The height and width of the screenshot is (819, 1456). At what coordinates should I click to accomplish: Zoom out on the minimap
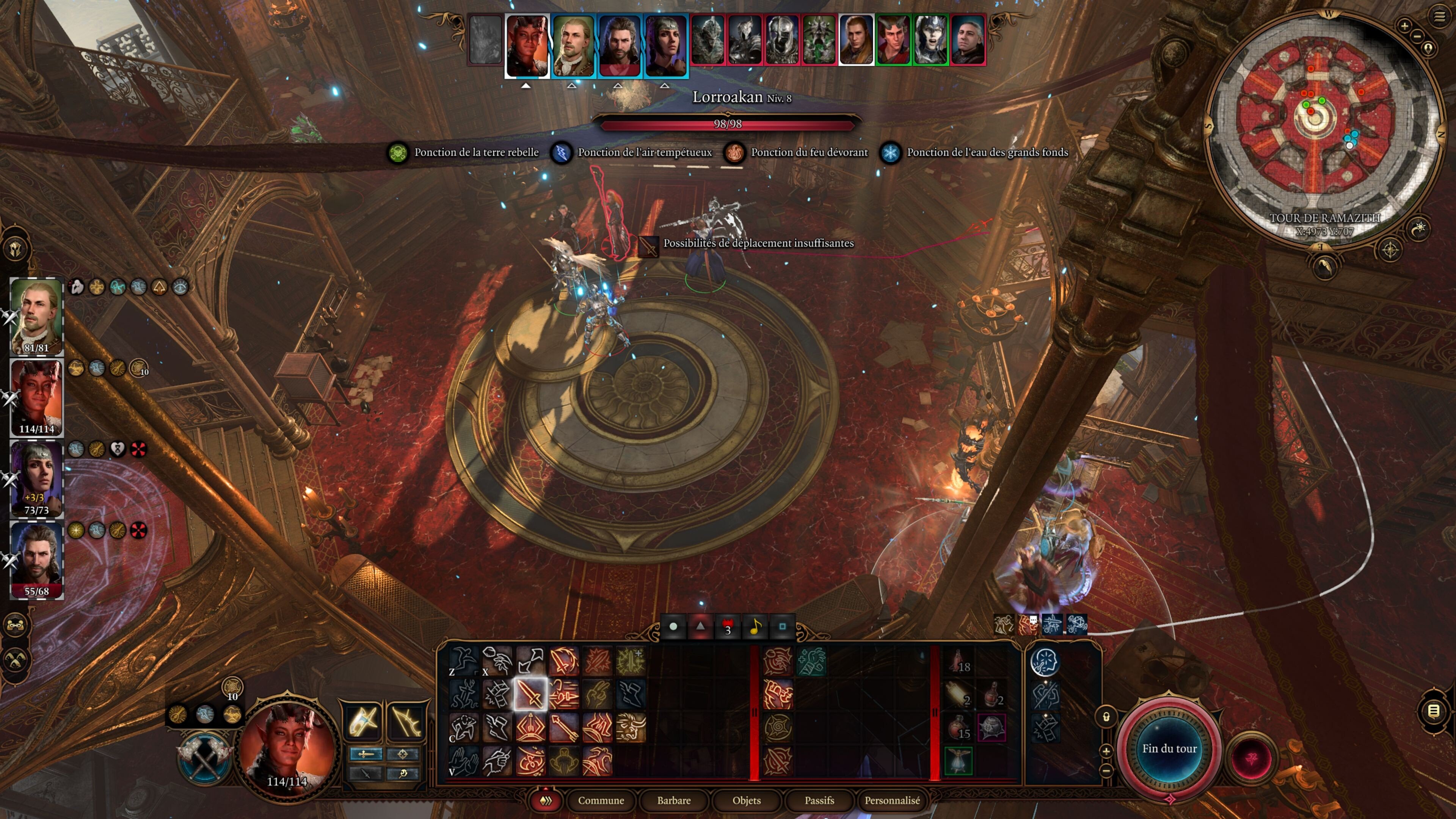pos(1417,37)
